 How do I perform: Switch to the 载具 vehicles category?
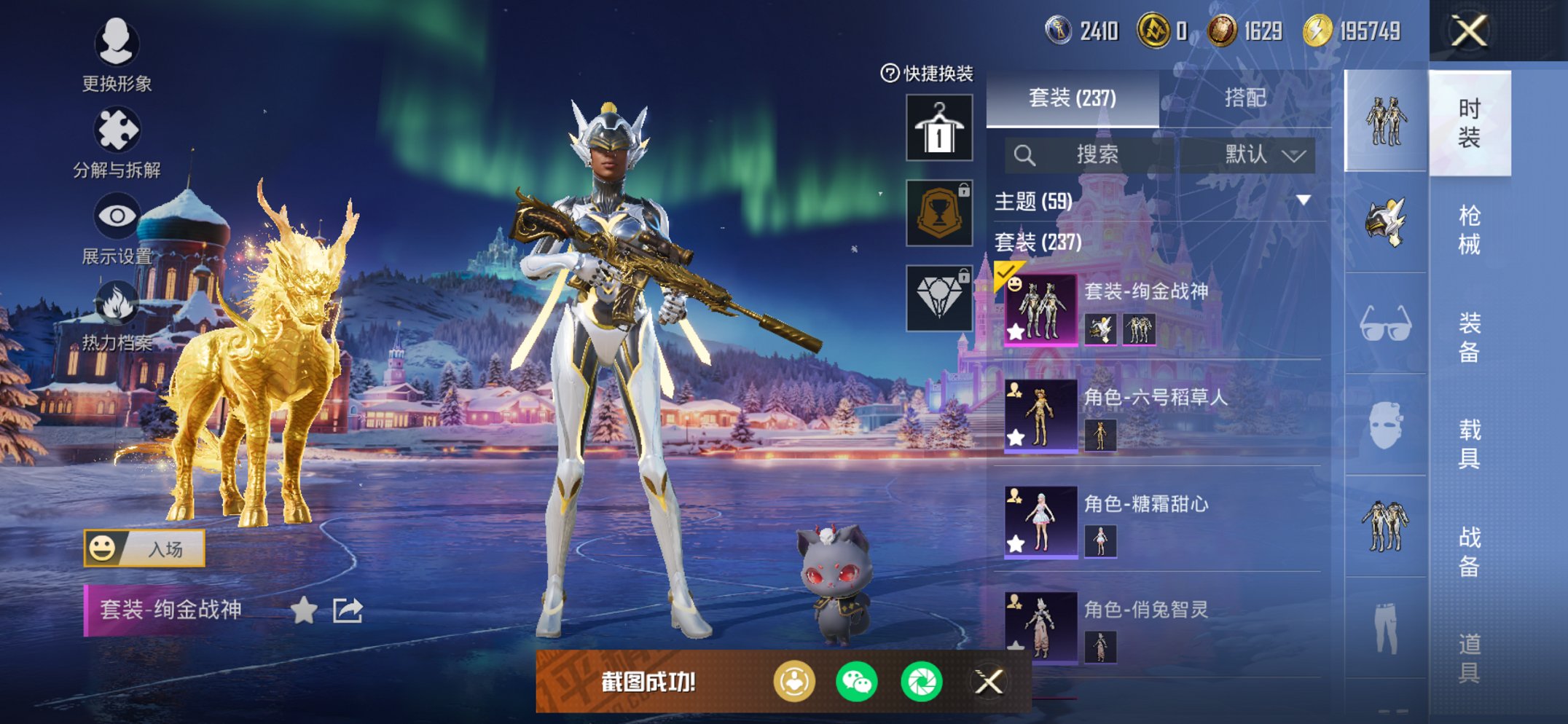tap(1469, 444)
